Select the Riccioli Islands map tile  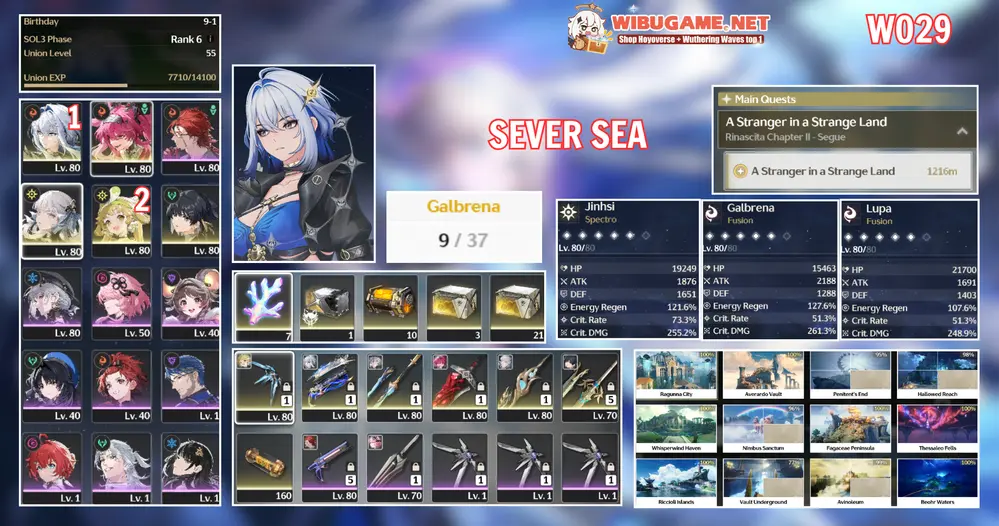coord(676,482)
